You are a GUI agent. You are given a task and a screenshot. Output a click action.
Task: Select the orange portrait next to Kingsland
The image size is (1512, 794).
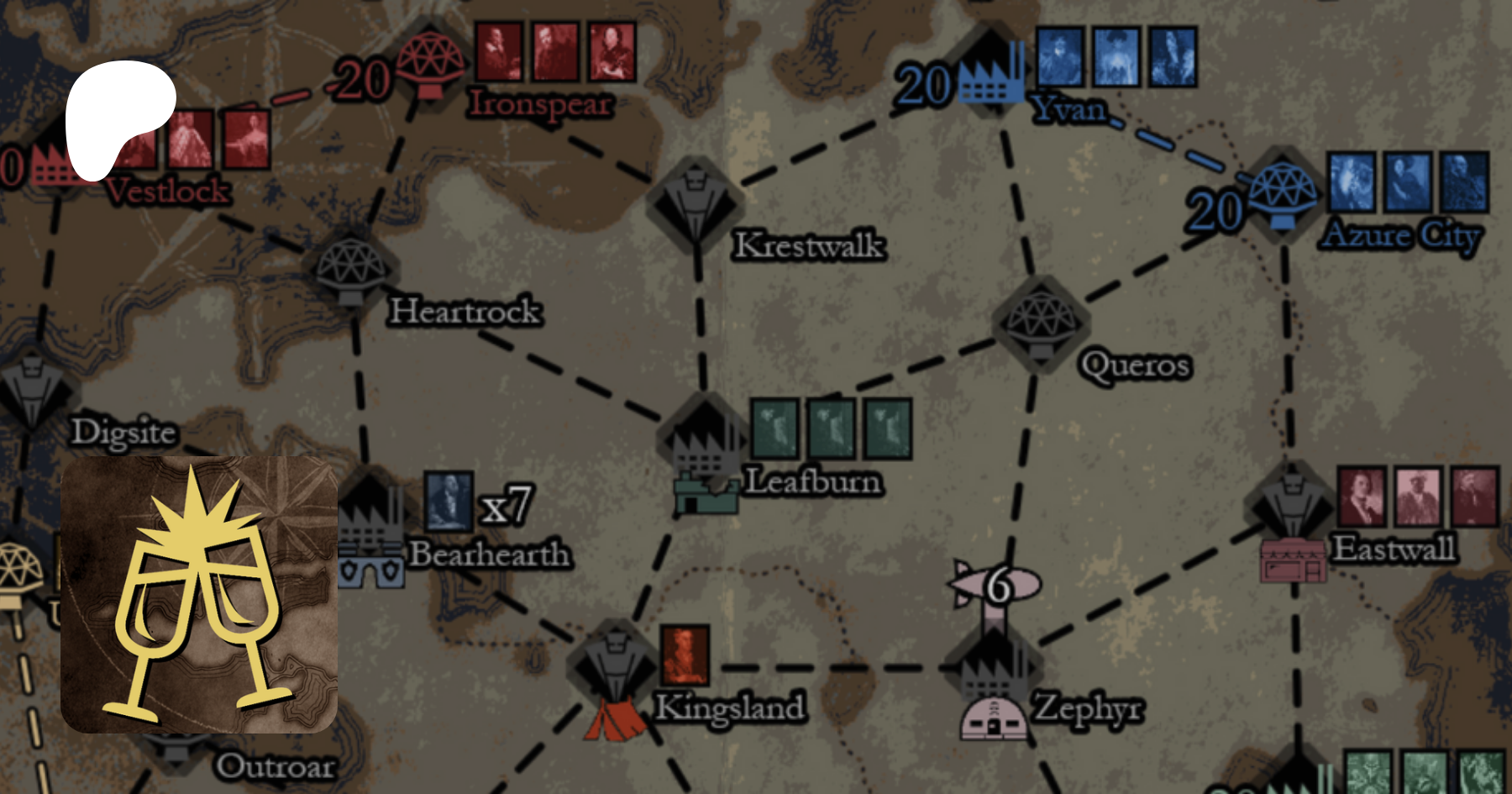tap(685, 655)
